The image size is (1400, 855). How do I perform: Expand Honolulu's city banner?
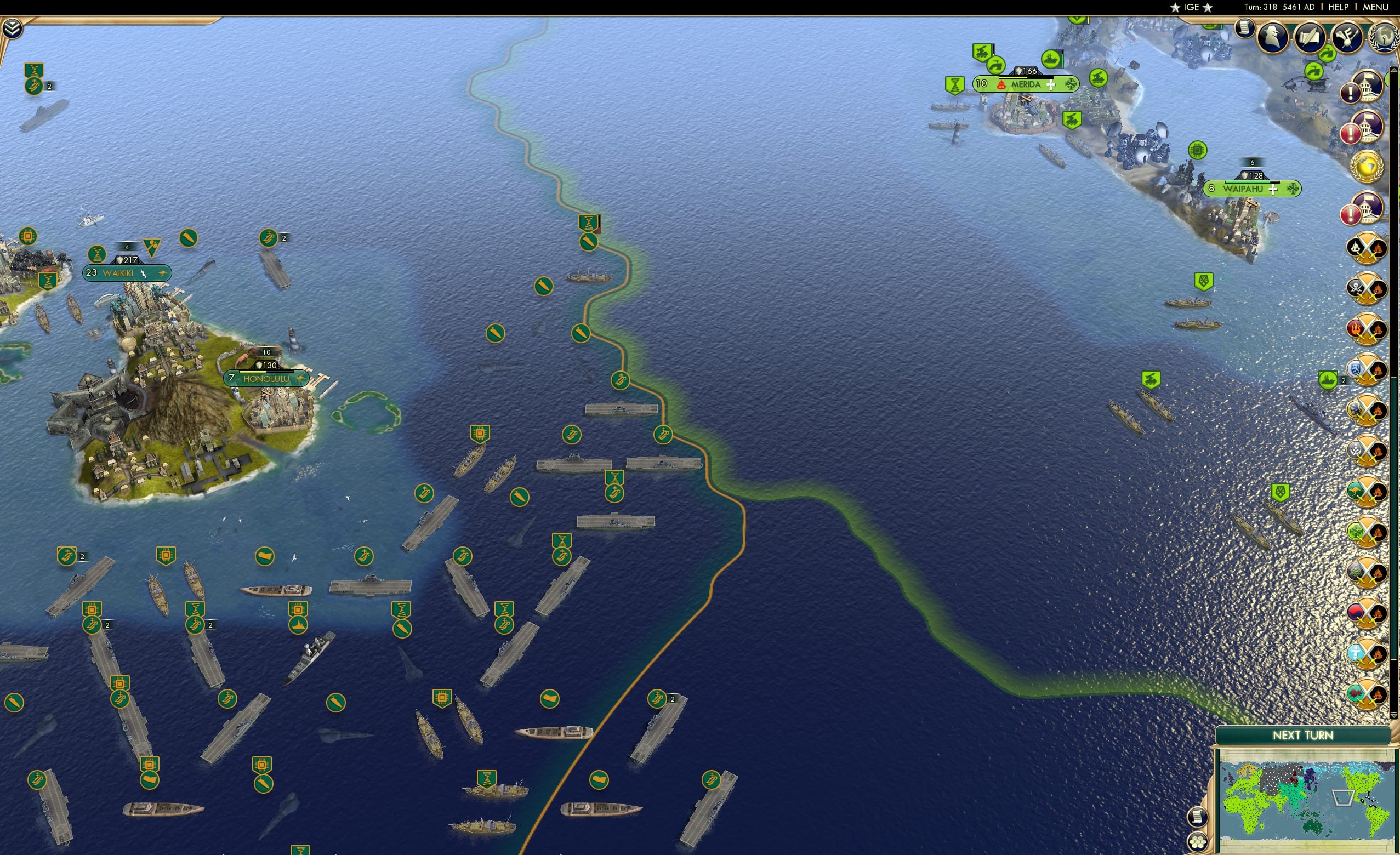coord(265,378)
